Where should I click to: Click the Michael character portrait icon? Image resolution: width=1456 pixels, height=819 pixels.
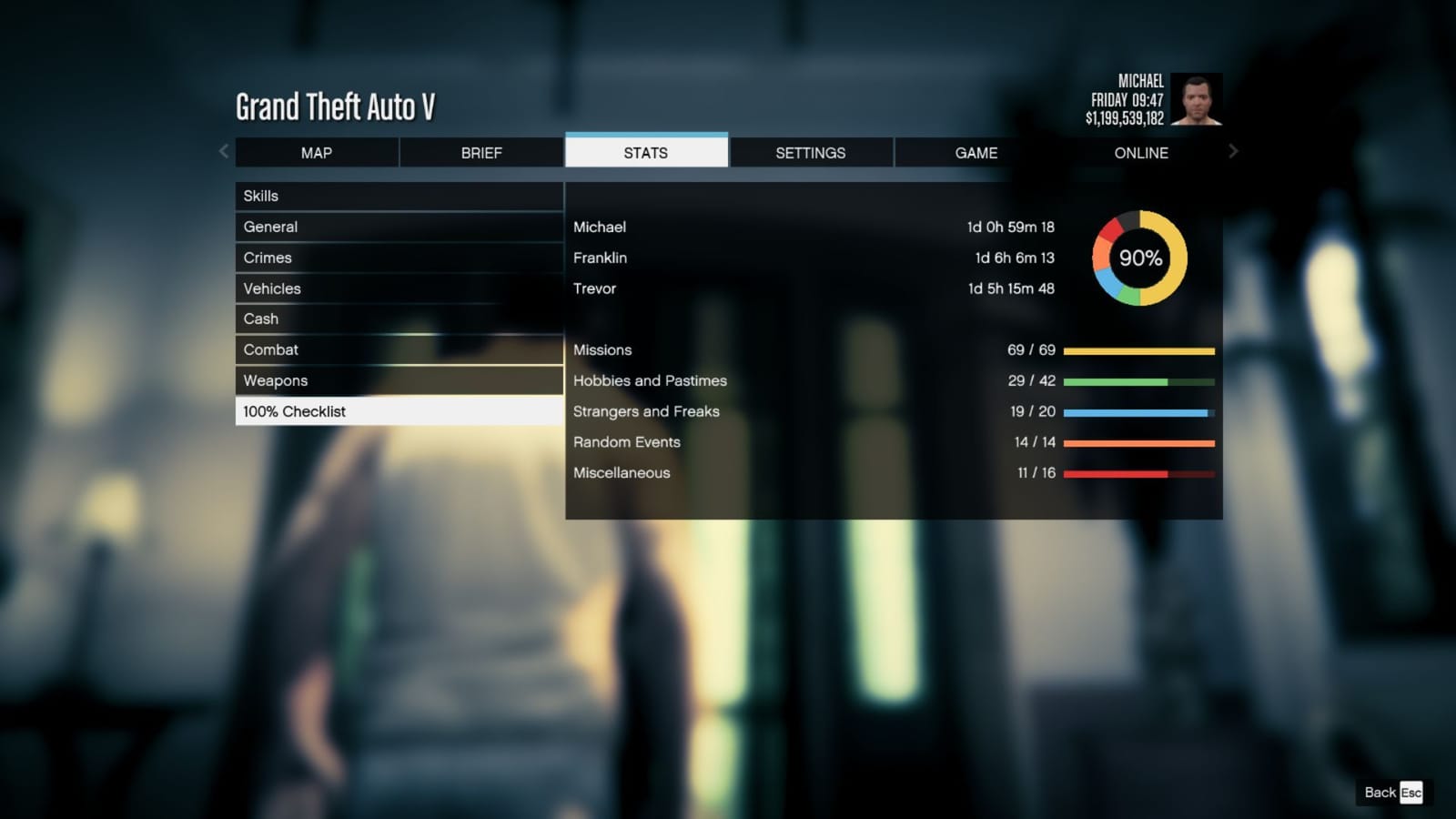[x=1197, y=98]
